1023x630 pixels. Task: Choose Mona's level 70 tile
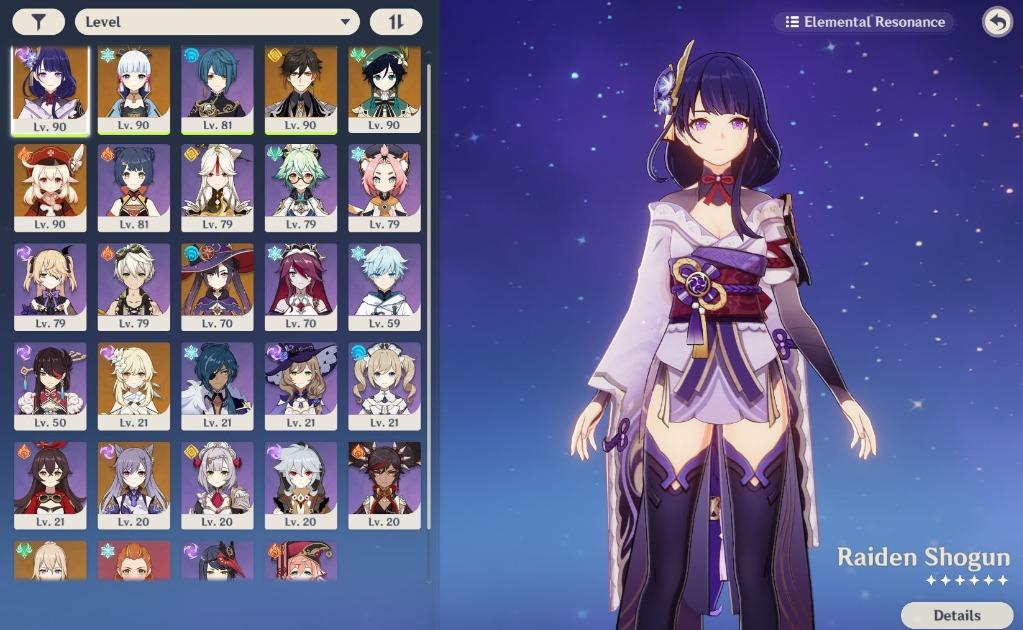(217, 286)
